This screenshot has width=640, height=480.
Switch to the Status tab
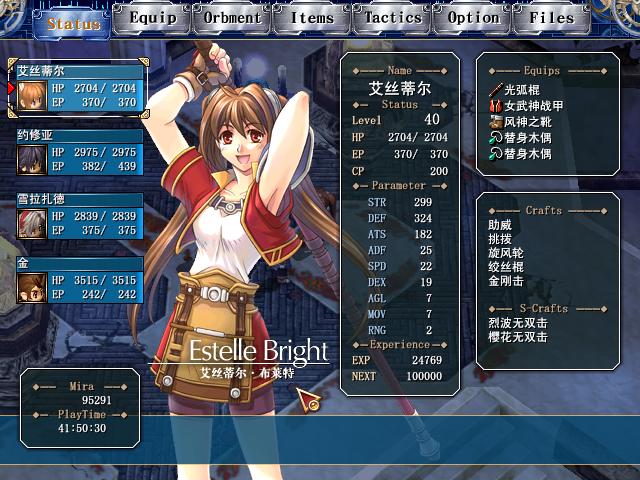tap(73, 21)
